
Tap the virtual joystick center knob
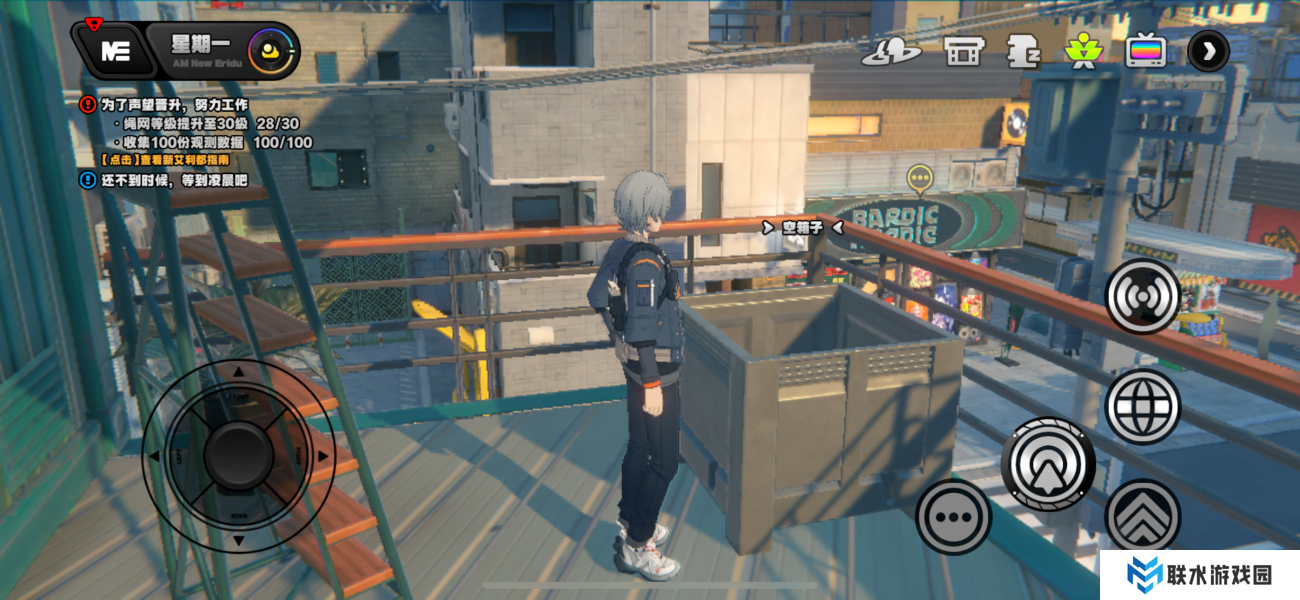pos(238,456)
